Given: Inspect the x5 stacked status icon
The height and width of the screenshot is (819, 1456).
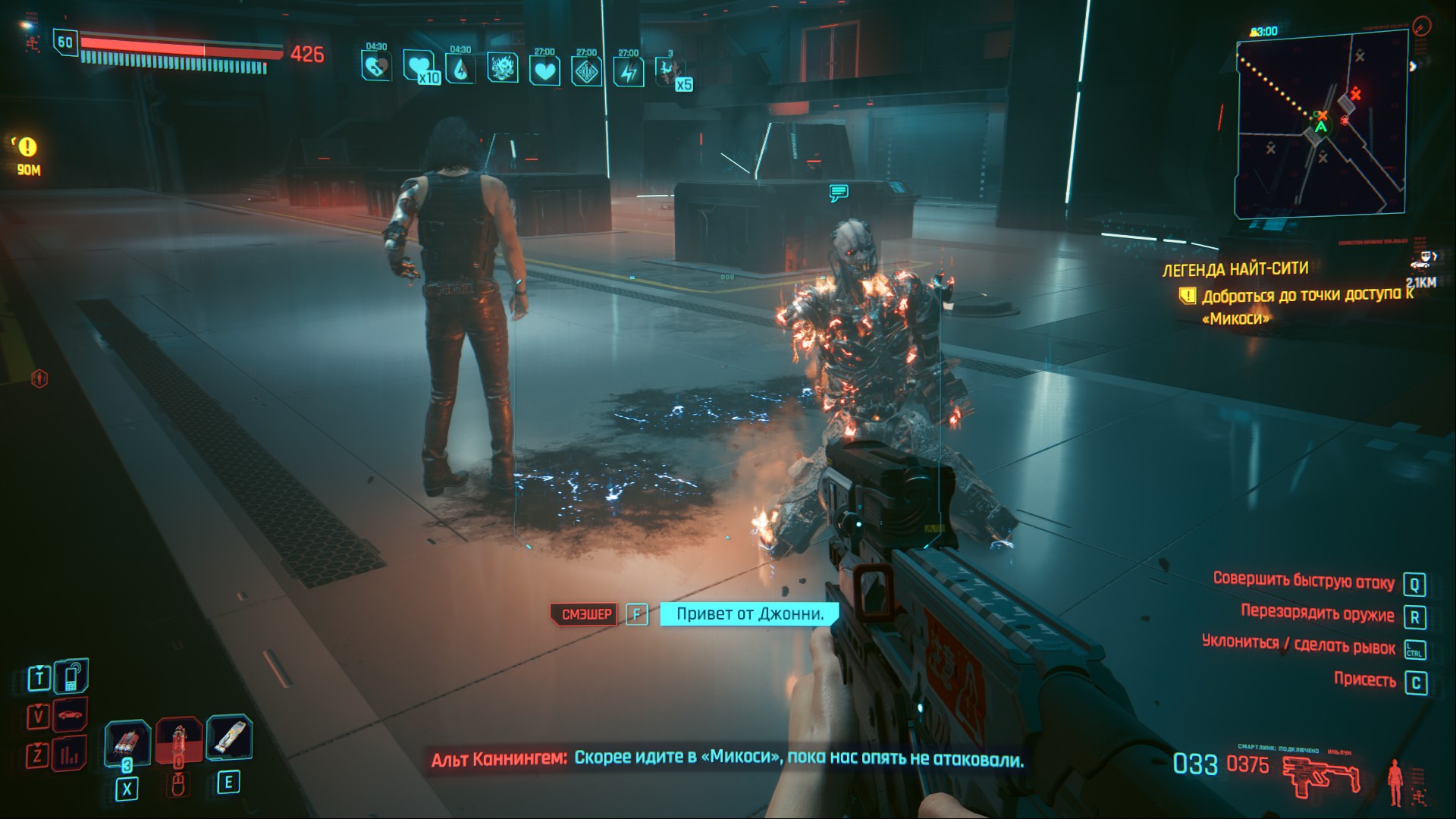Looking at the screenshot, I should point(670,71).
